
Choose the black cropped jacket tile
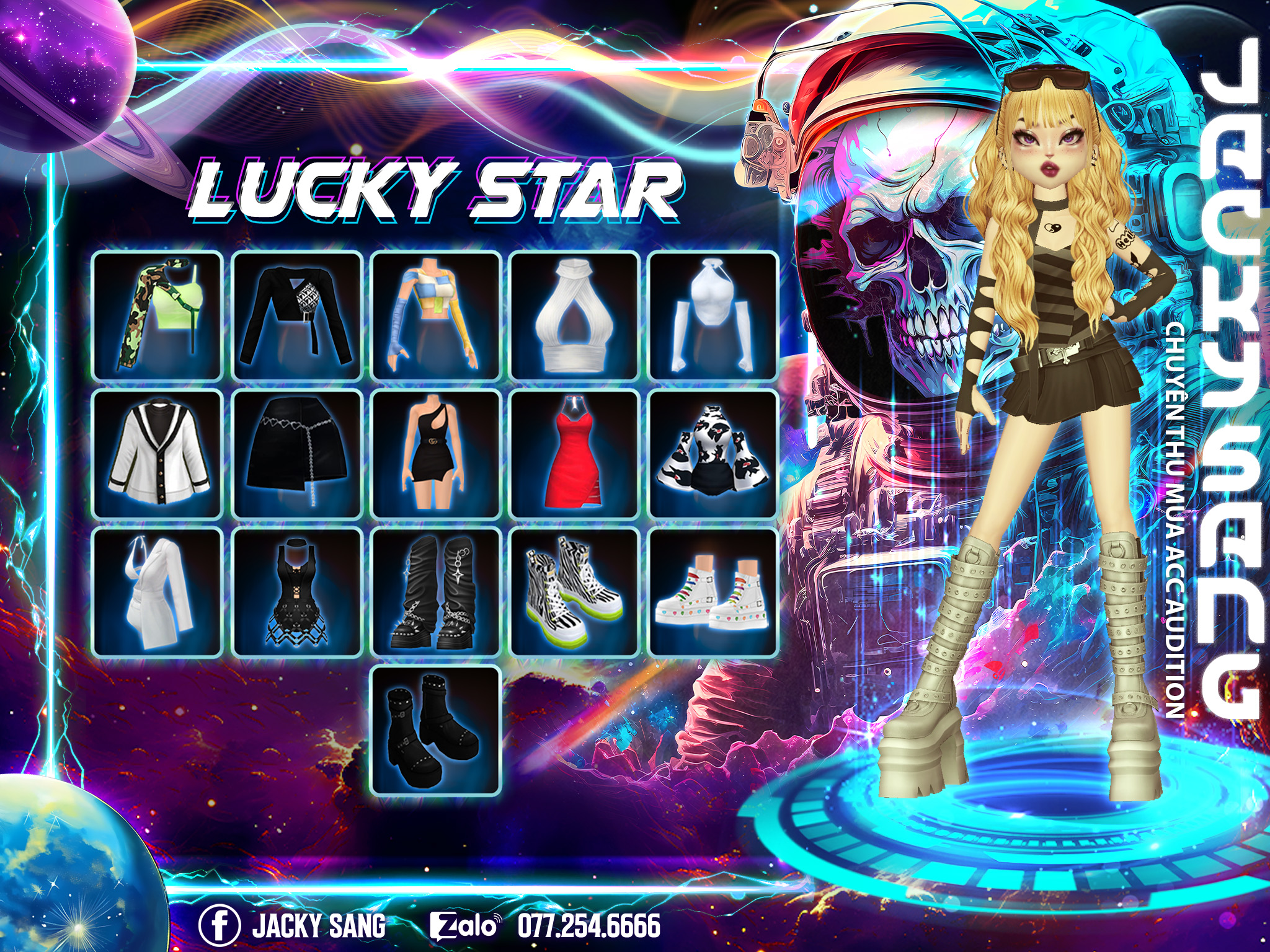(x=296, y=316)
